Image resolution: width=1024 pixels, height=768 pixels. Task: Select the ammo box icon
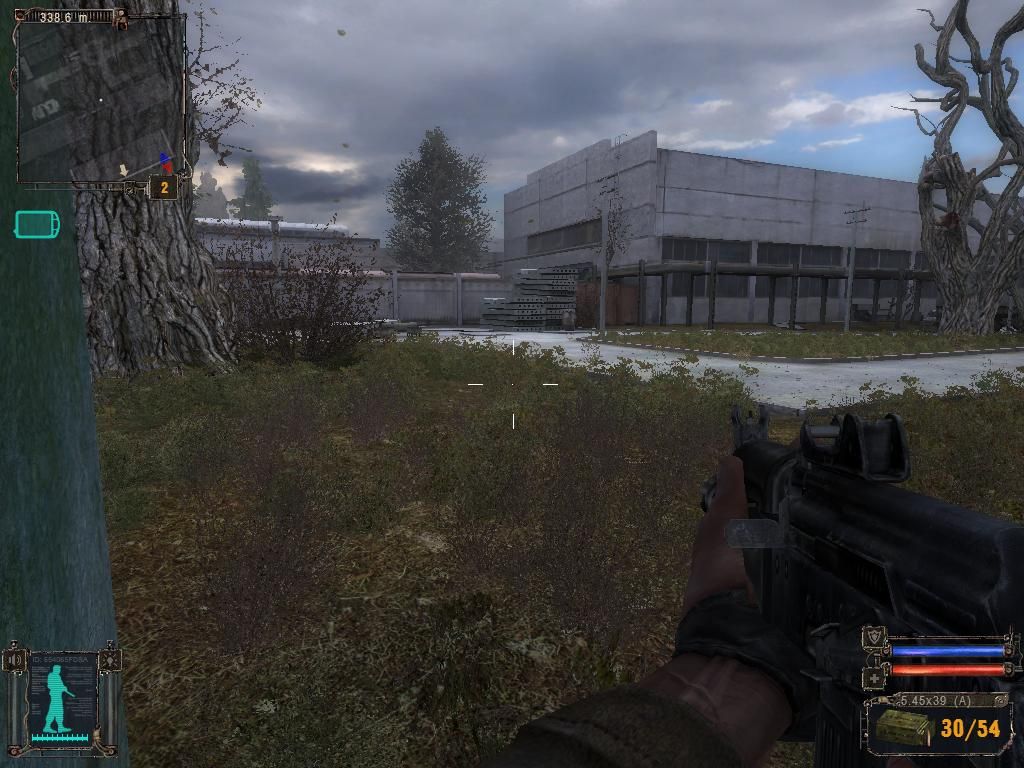pyautogui.click(x=902, y=729)
